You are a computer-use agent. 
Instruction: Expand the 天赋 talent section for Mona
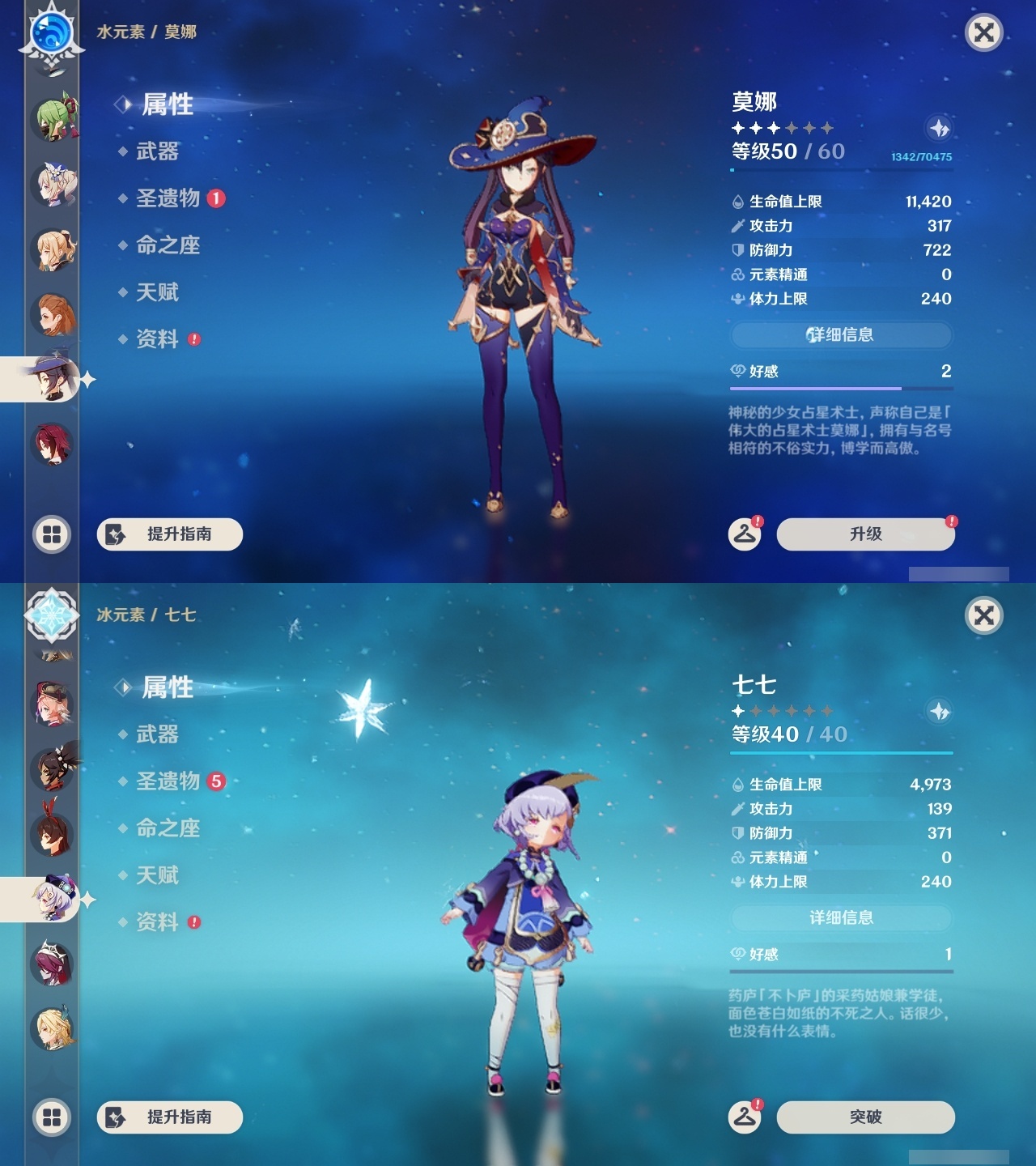(159, 292)
